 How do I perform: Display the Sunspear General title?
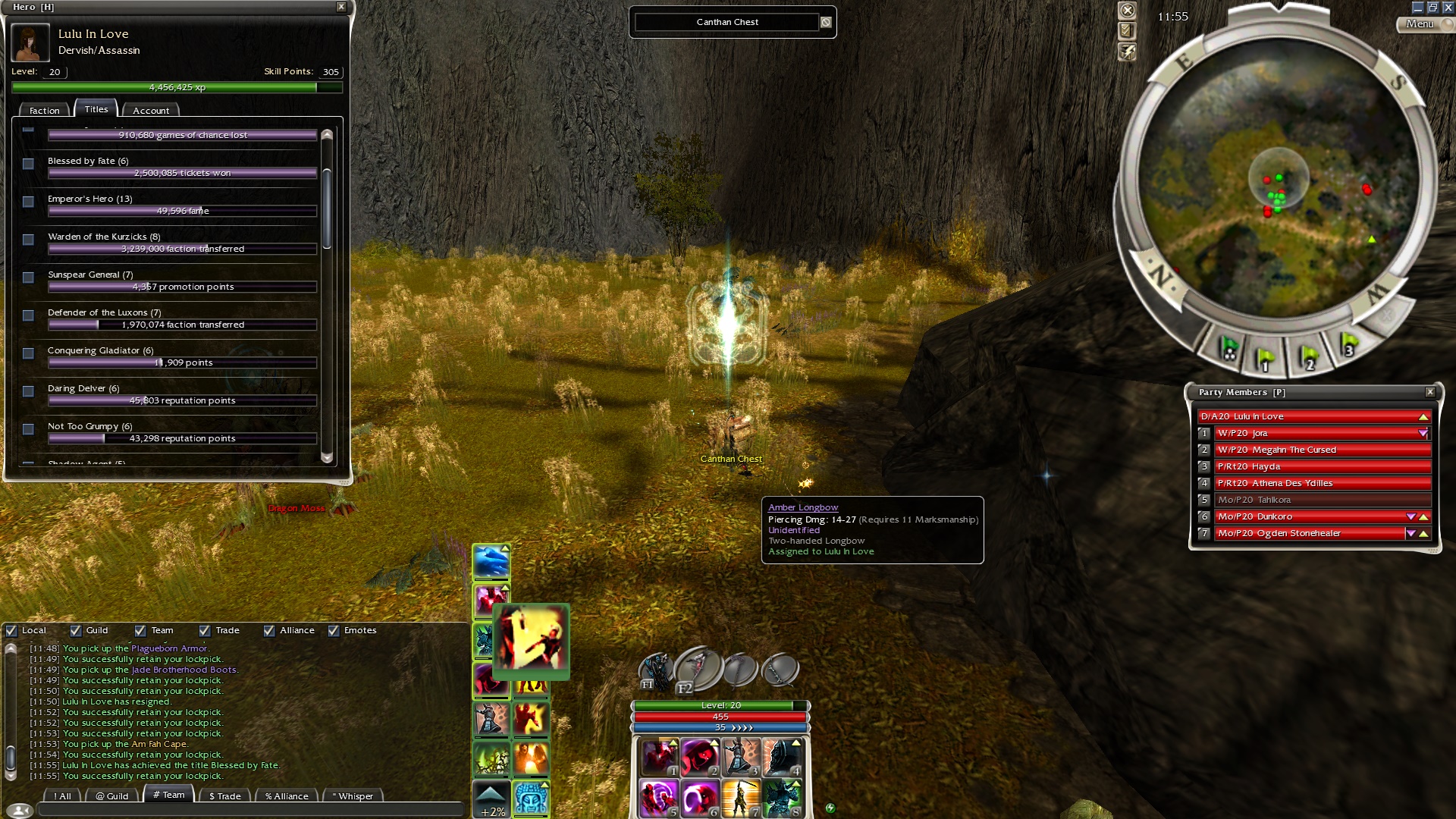click(x=29, y=278)
